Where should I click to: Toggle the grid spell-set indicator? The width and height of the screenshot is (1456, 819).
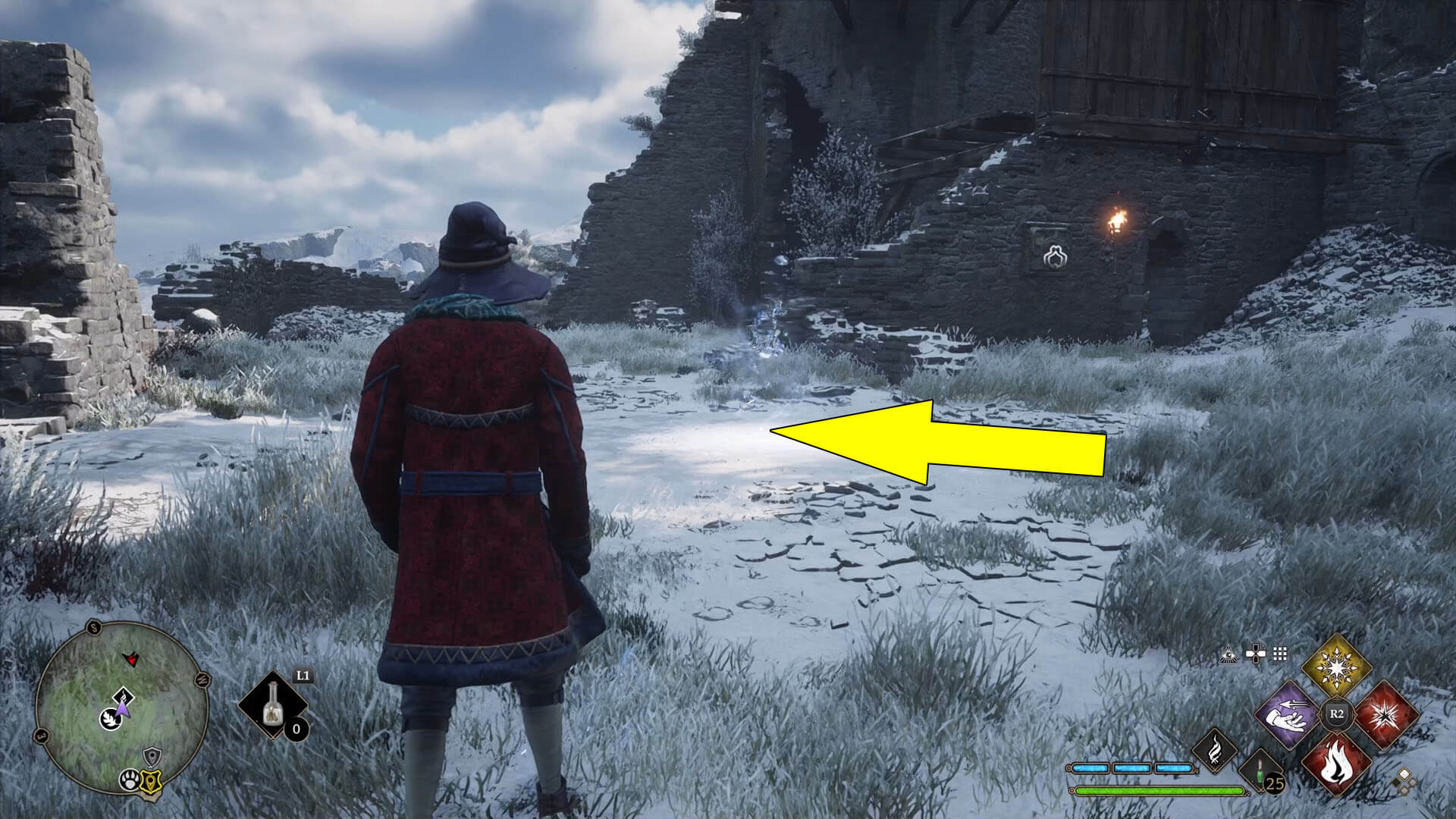coord(1279,654)
